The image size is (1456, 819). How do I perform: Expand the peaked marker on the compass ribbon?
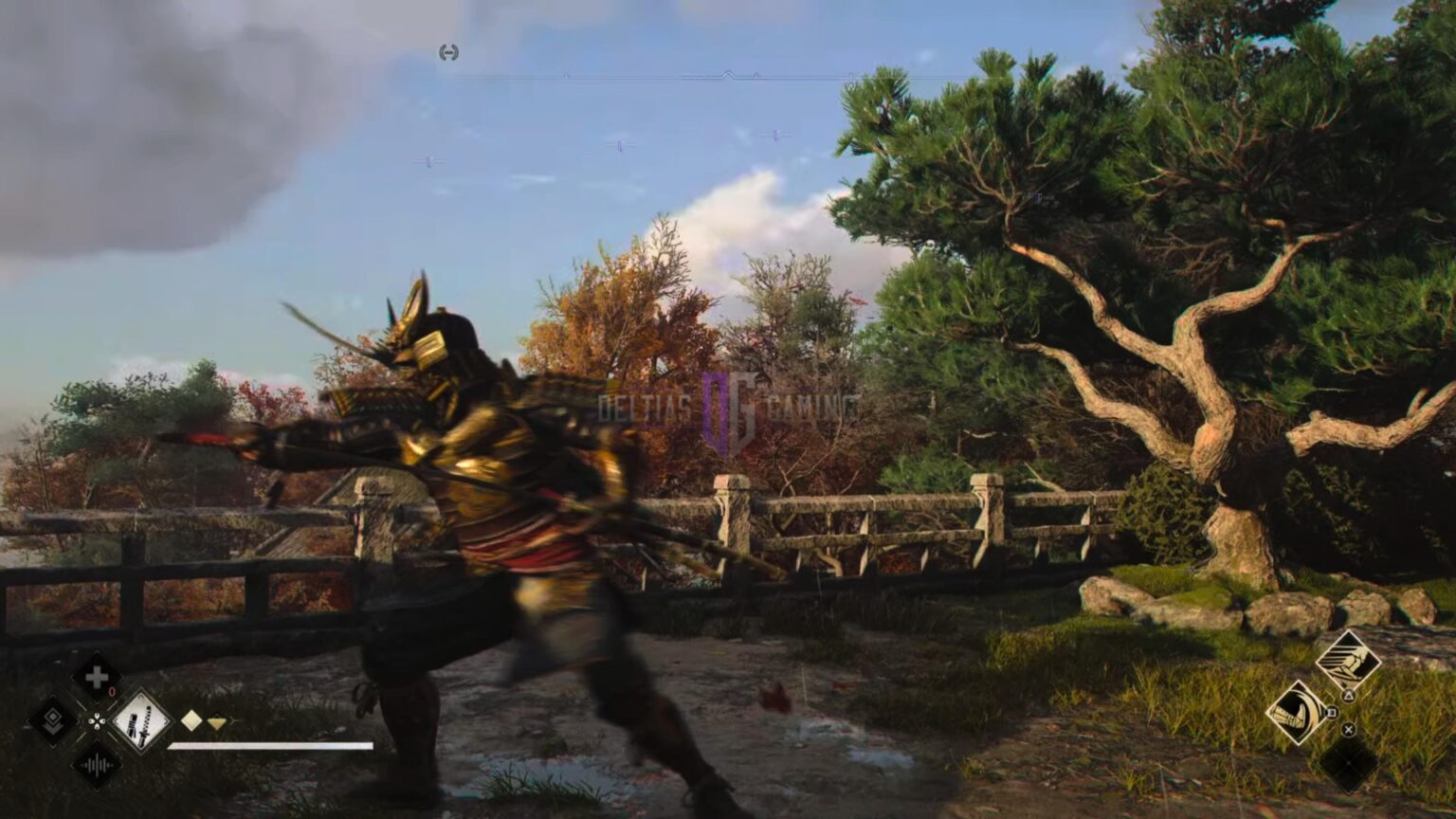(x=729, y=73)
